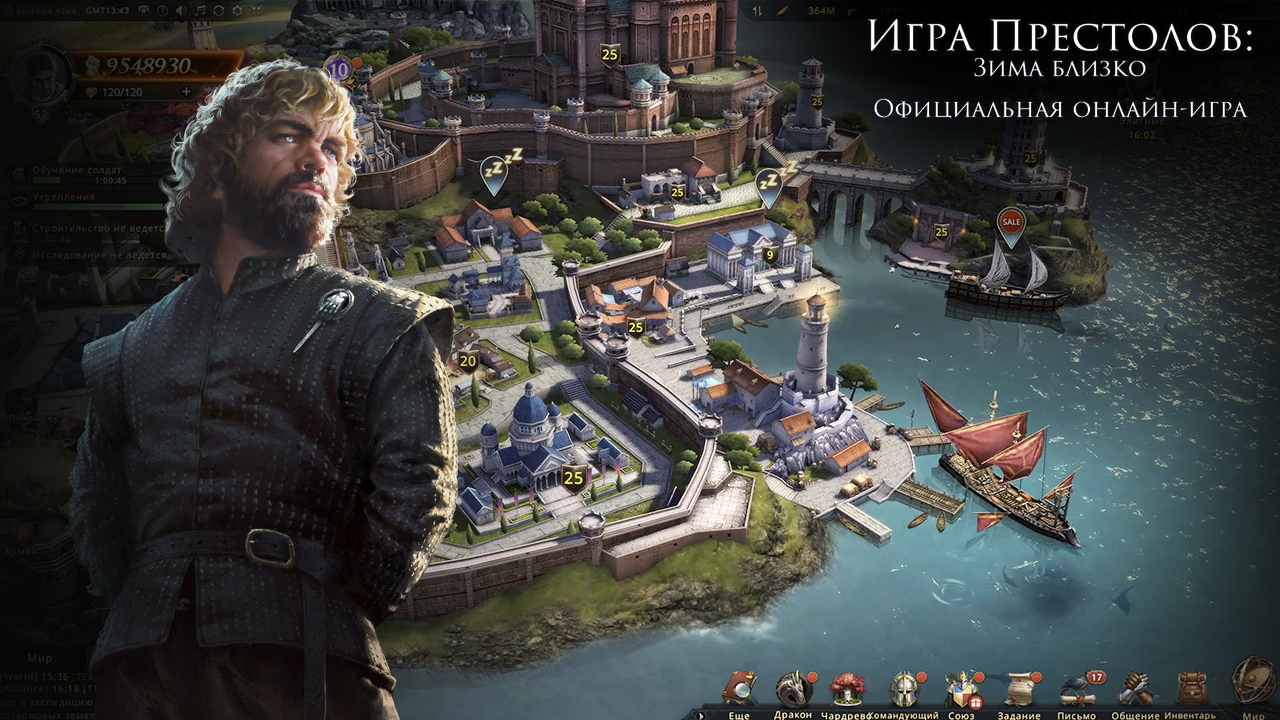Open the Задание (Quests) scroll
Image resolution: width=1280 pixels, height=720 pixels.
pyautogui.click(x=1019, y=689)
